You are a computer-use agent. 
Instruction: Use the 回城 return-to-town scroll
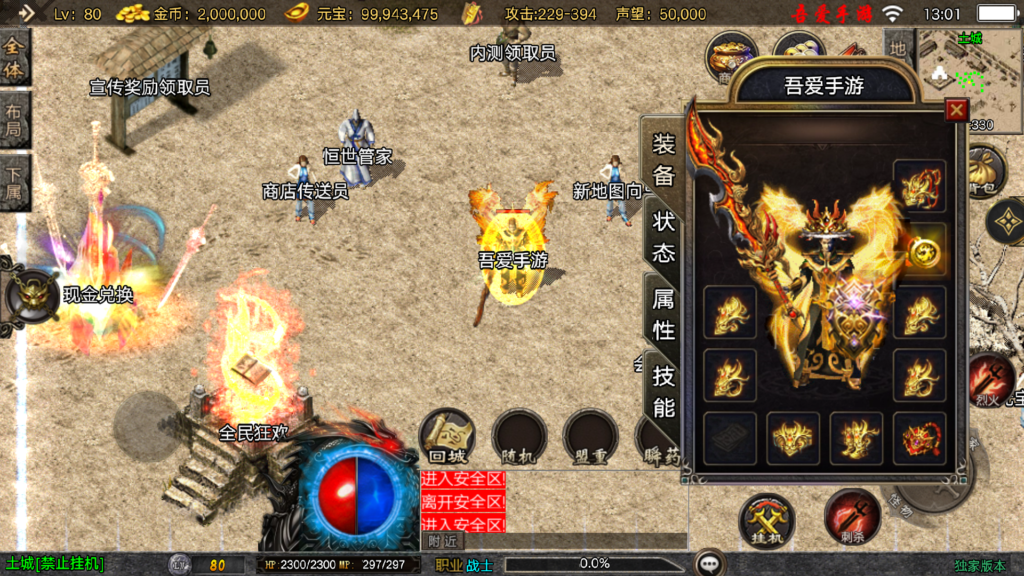pyautogui.click(x=447, y=436)
